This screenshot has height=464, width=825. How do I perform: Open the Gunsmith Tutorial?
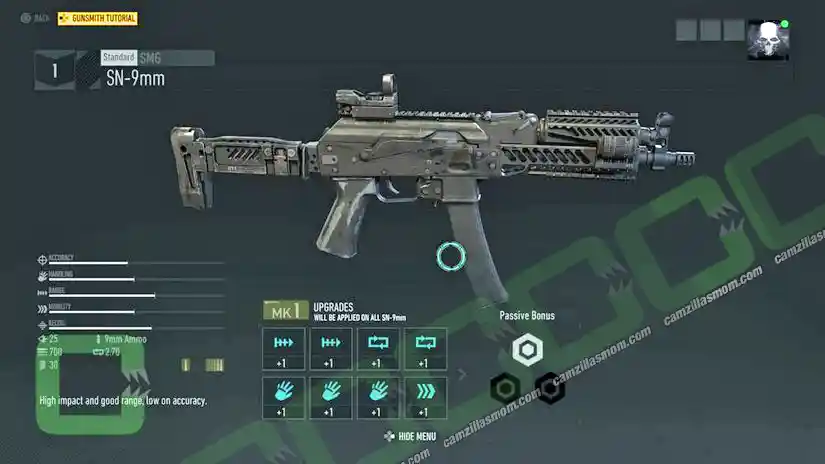(98, 19)
